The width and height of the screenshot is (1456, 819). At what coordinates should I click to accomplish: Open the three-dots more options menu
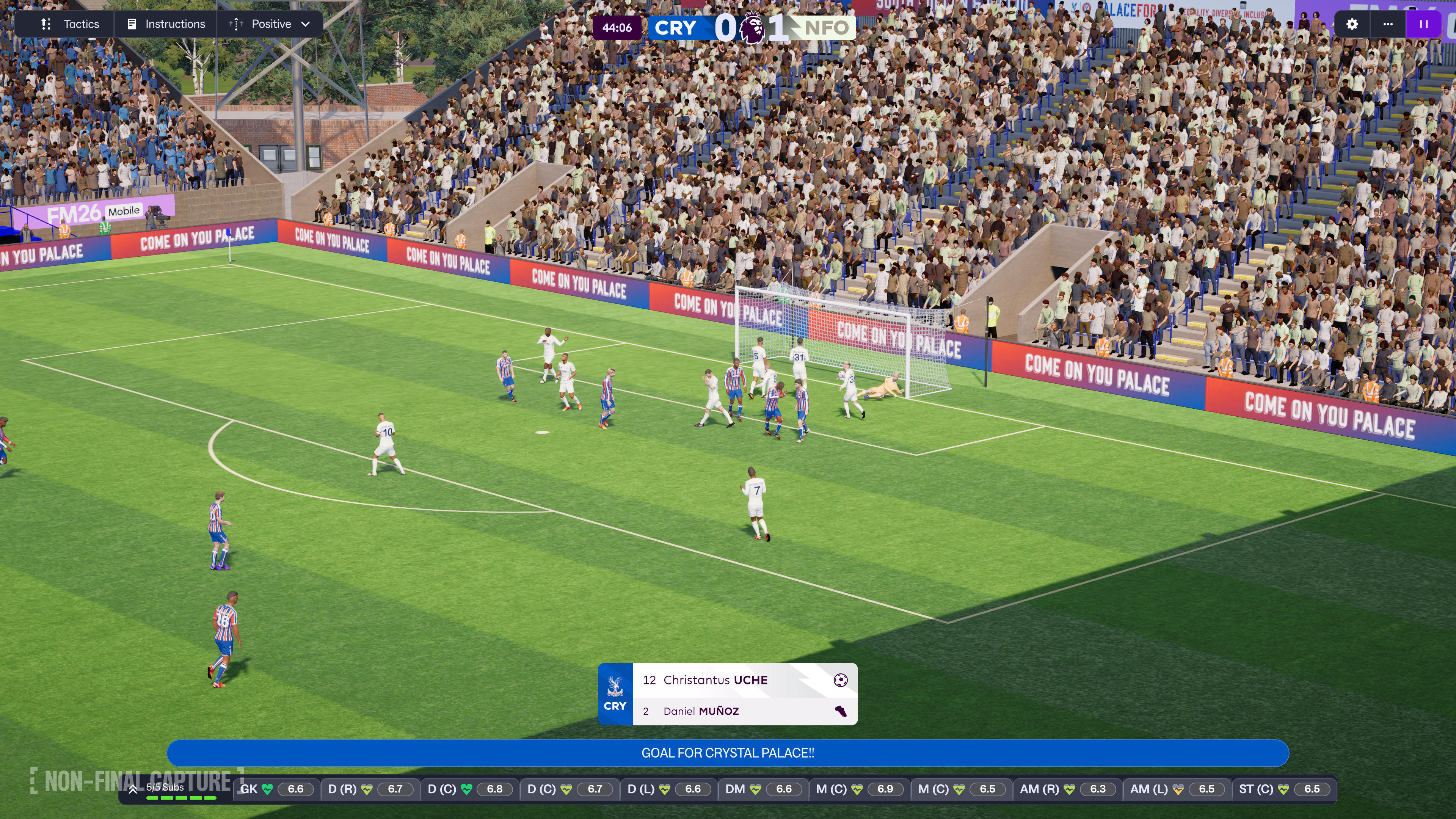tap(1388, 24)
